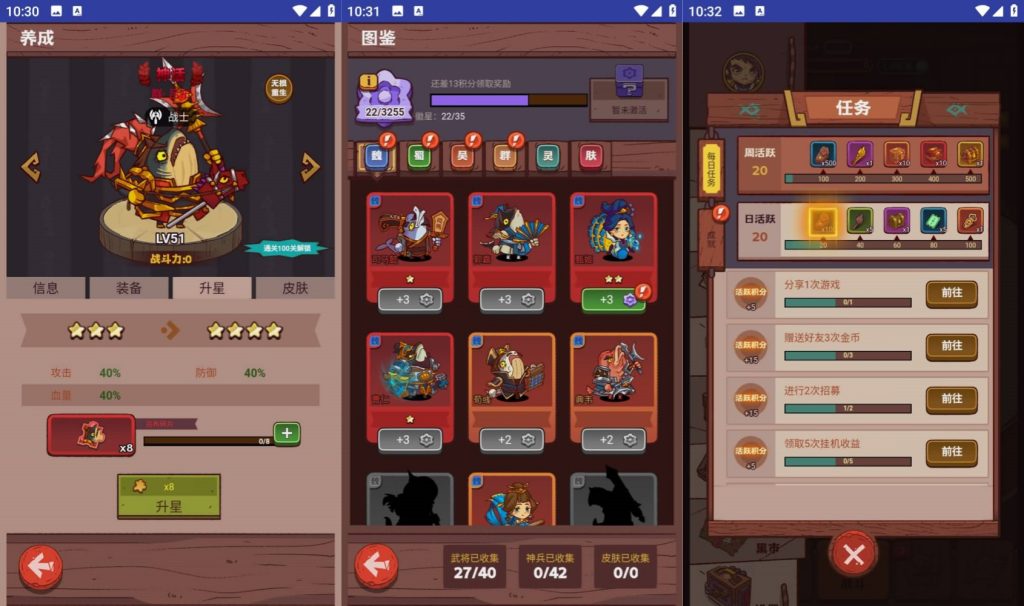Go back from the 养成 screen
1024x606 pixels.
pyautogui.click(x=41, y=567)
